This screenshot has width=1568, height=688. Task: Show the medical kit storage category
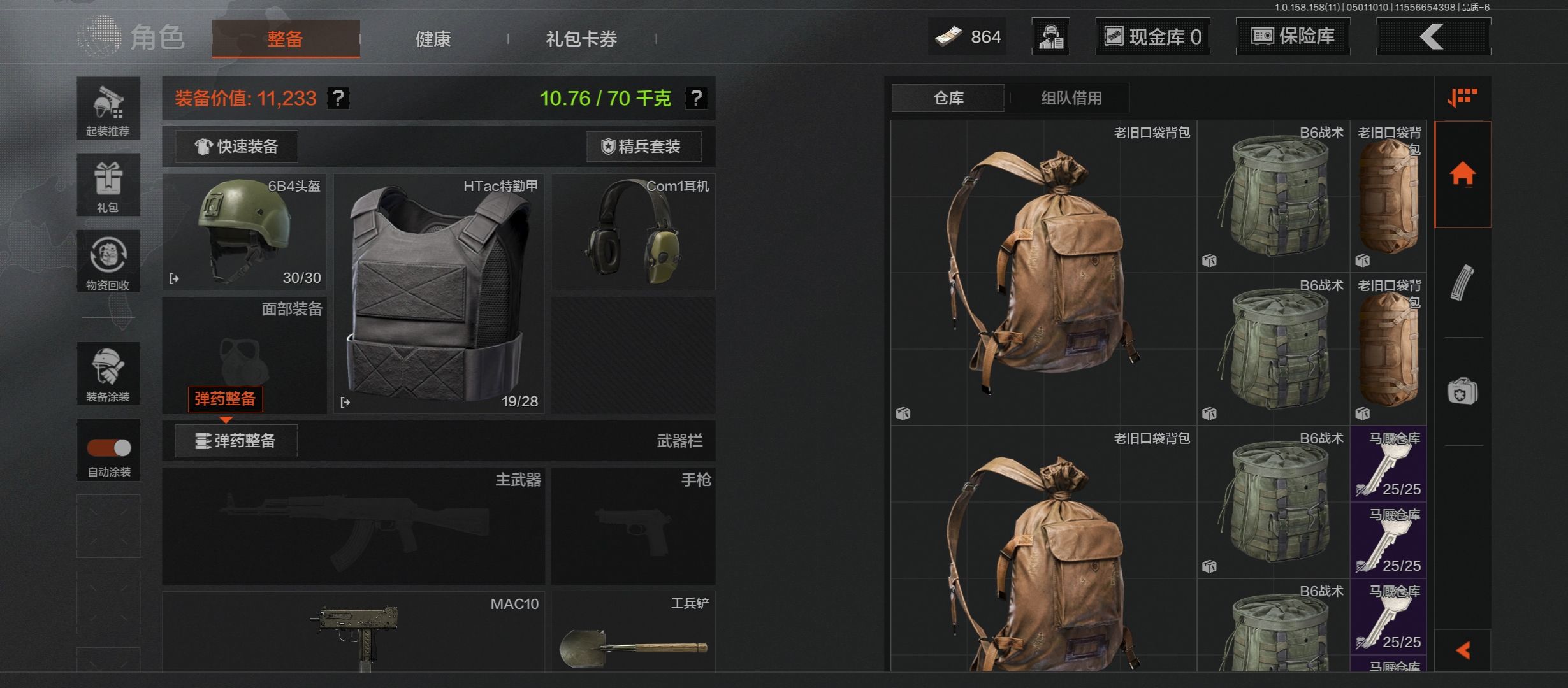[x=1462, y=391]
